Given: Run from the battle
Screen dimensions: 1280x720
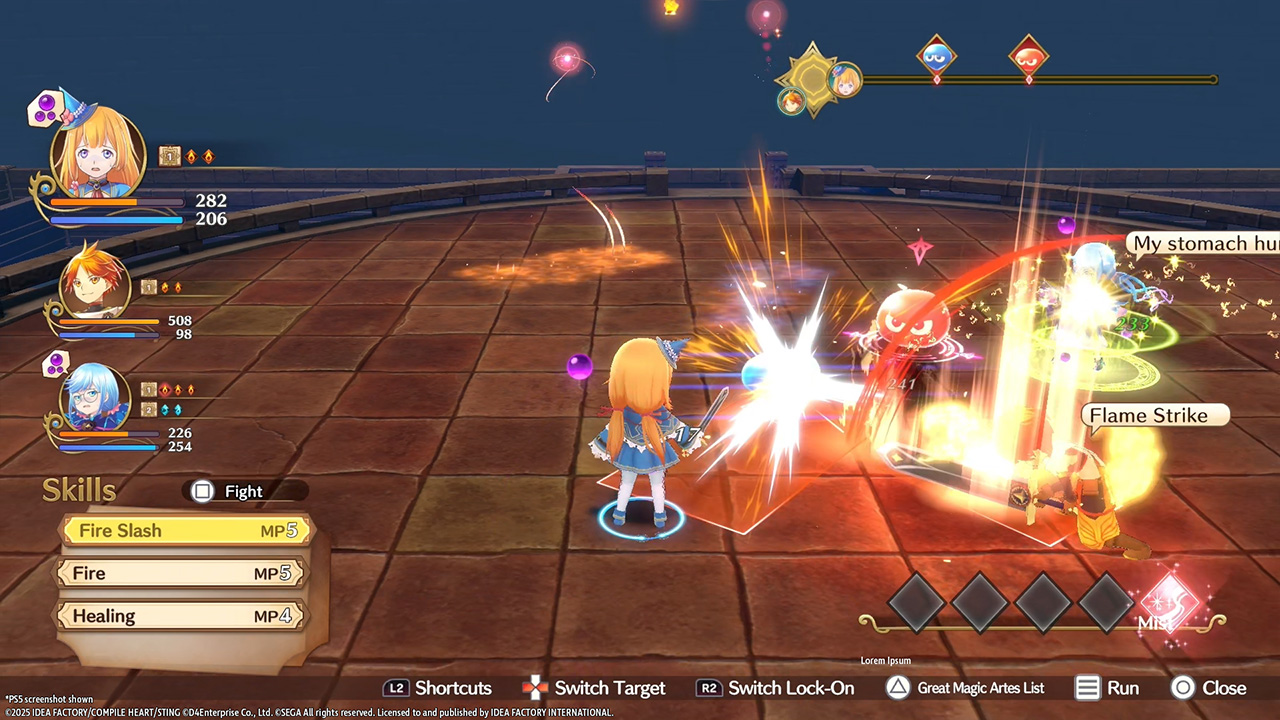Looking at the screenshot, I should point(1107,688).
